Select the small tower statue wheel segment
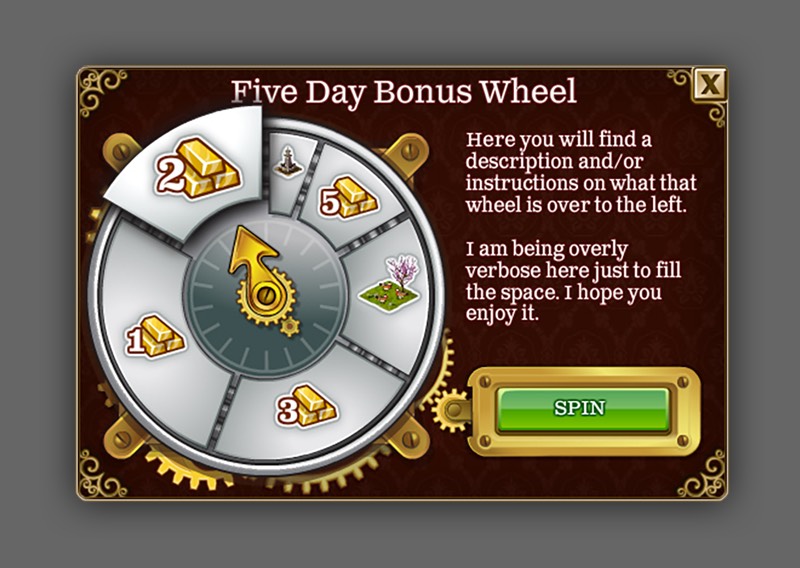 click(289, 160)
